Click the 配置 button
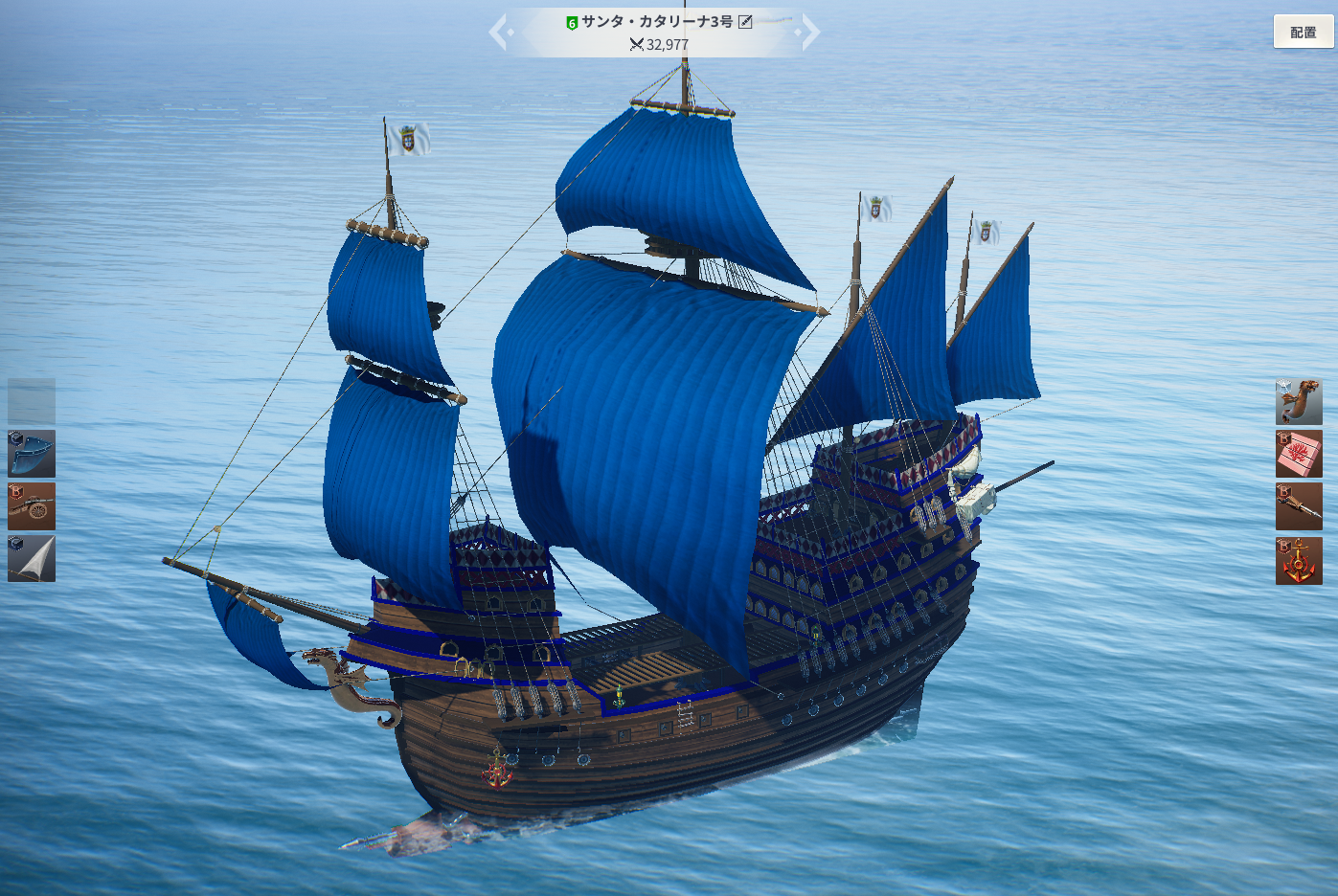 [x=1303, y=32]
